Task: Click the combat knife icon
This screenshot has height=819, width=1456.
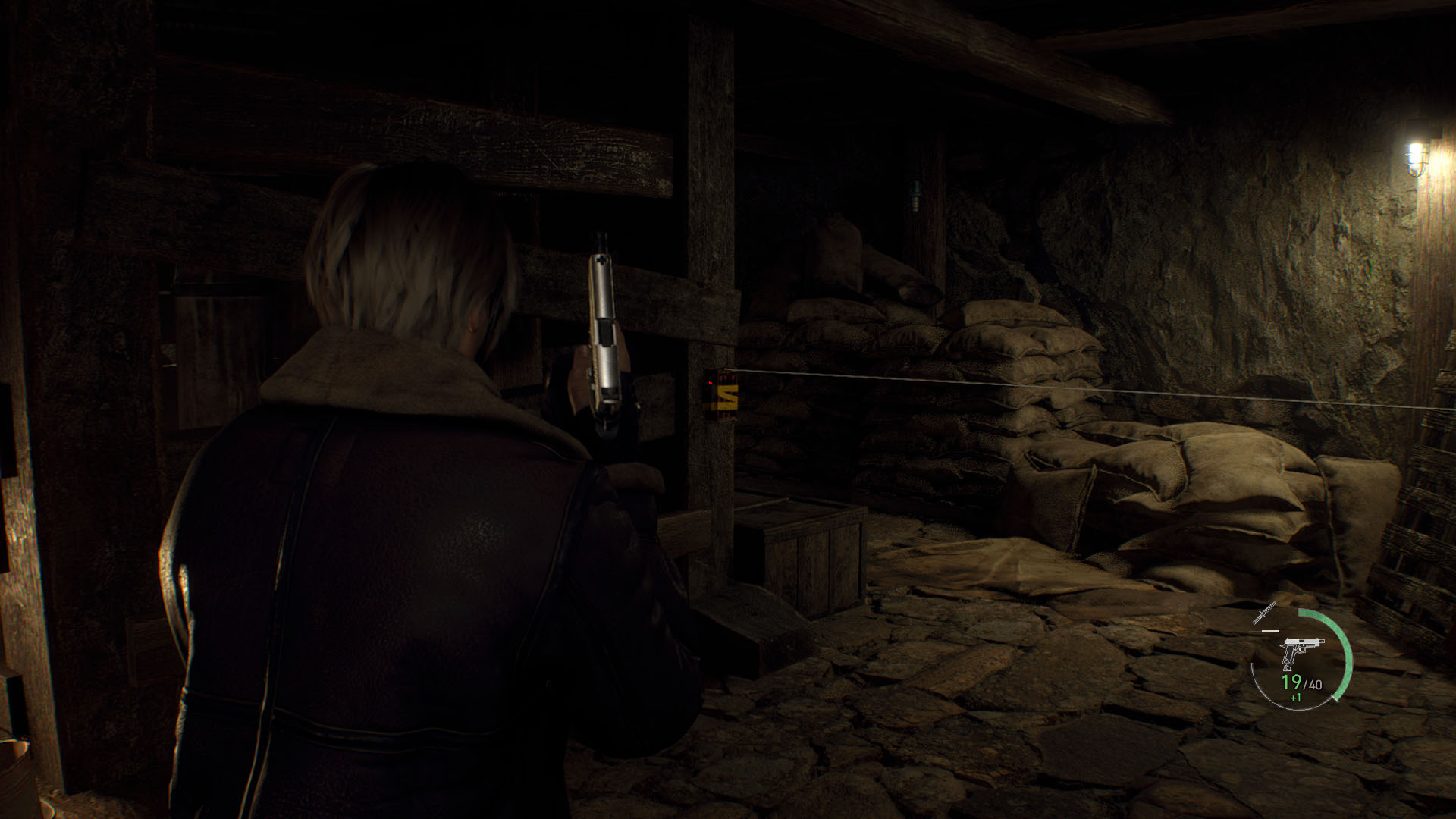Action: 1265,613
